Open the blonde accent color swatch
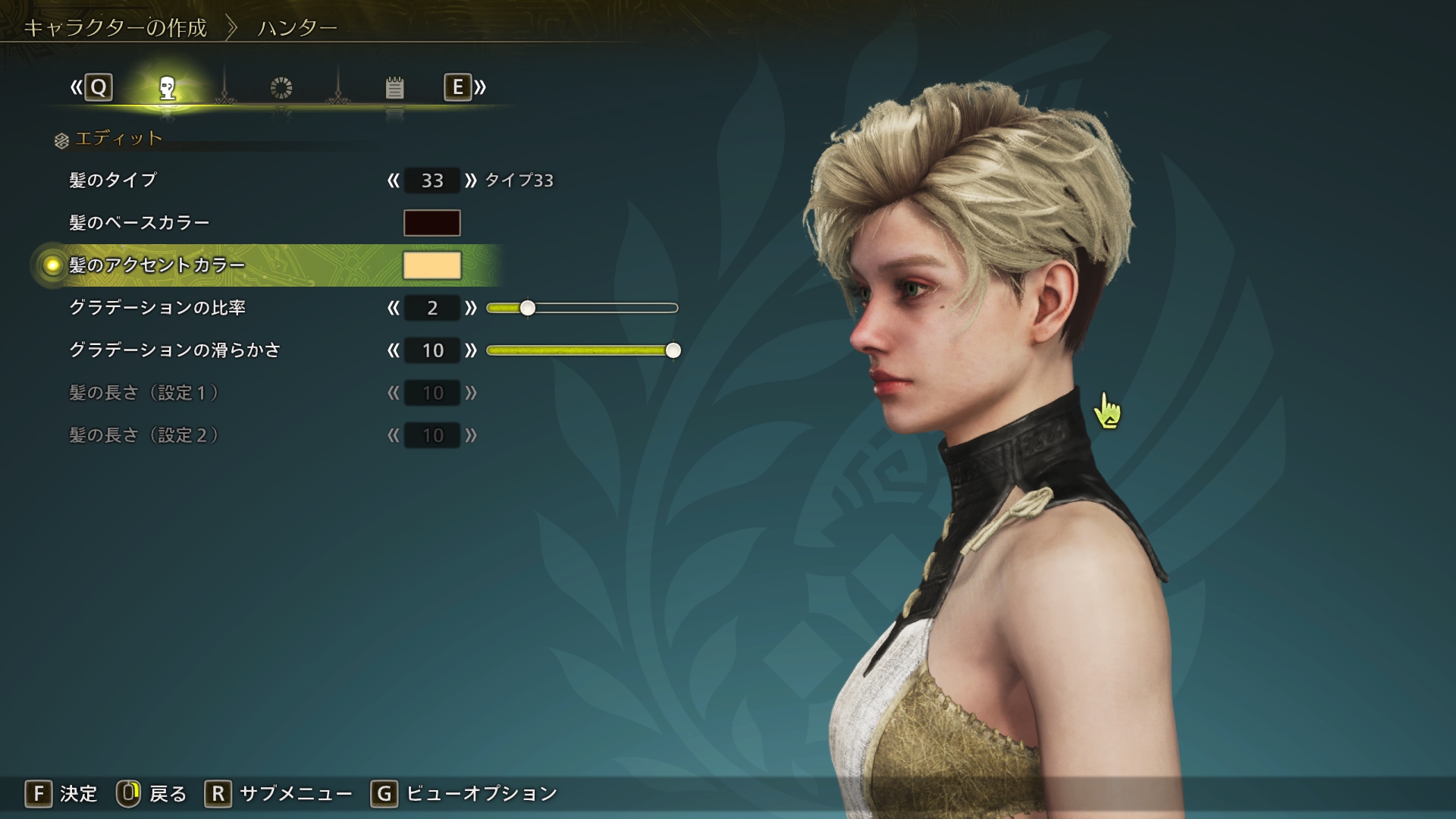Image resolution: width=1456 pixels, height=819 pixels. click(x=431, y=265)
